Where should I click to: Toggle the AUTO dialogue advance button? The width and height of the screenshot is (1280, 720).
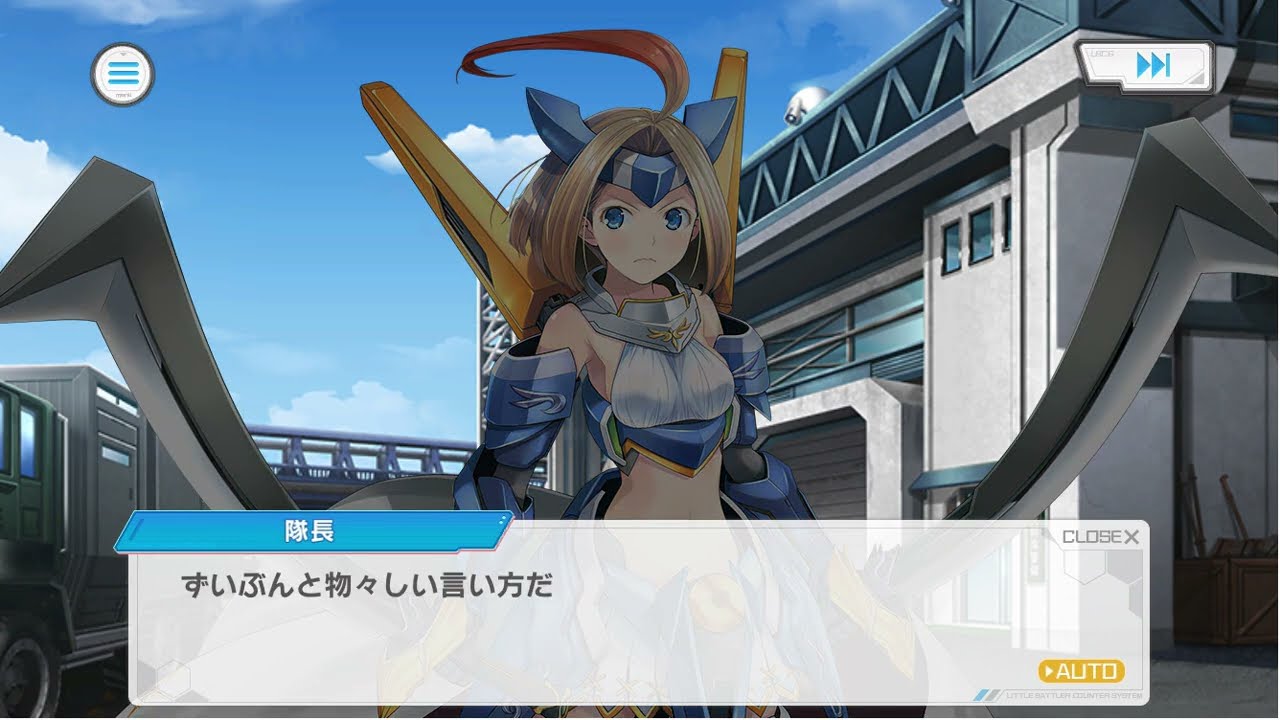click(1081, 671)
